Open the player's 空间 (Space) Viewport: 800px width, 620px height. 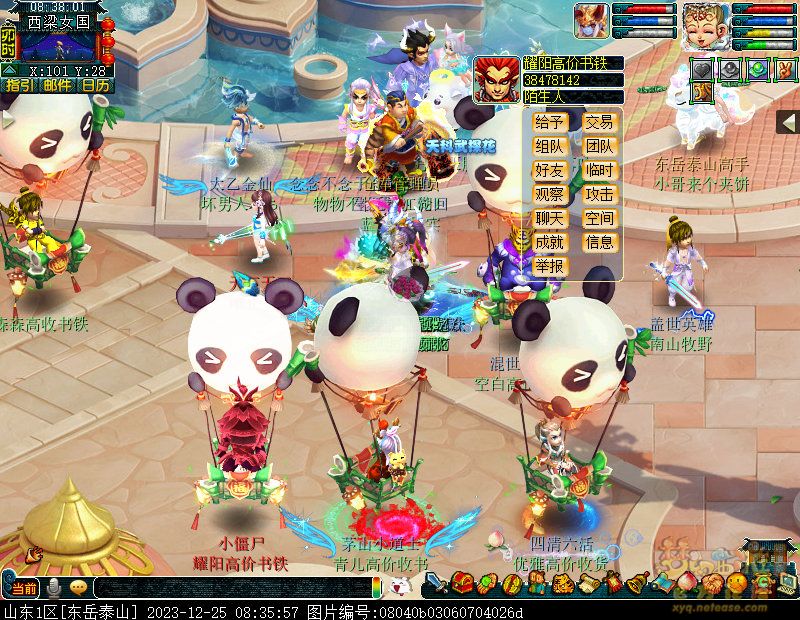coord(599,218)
